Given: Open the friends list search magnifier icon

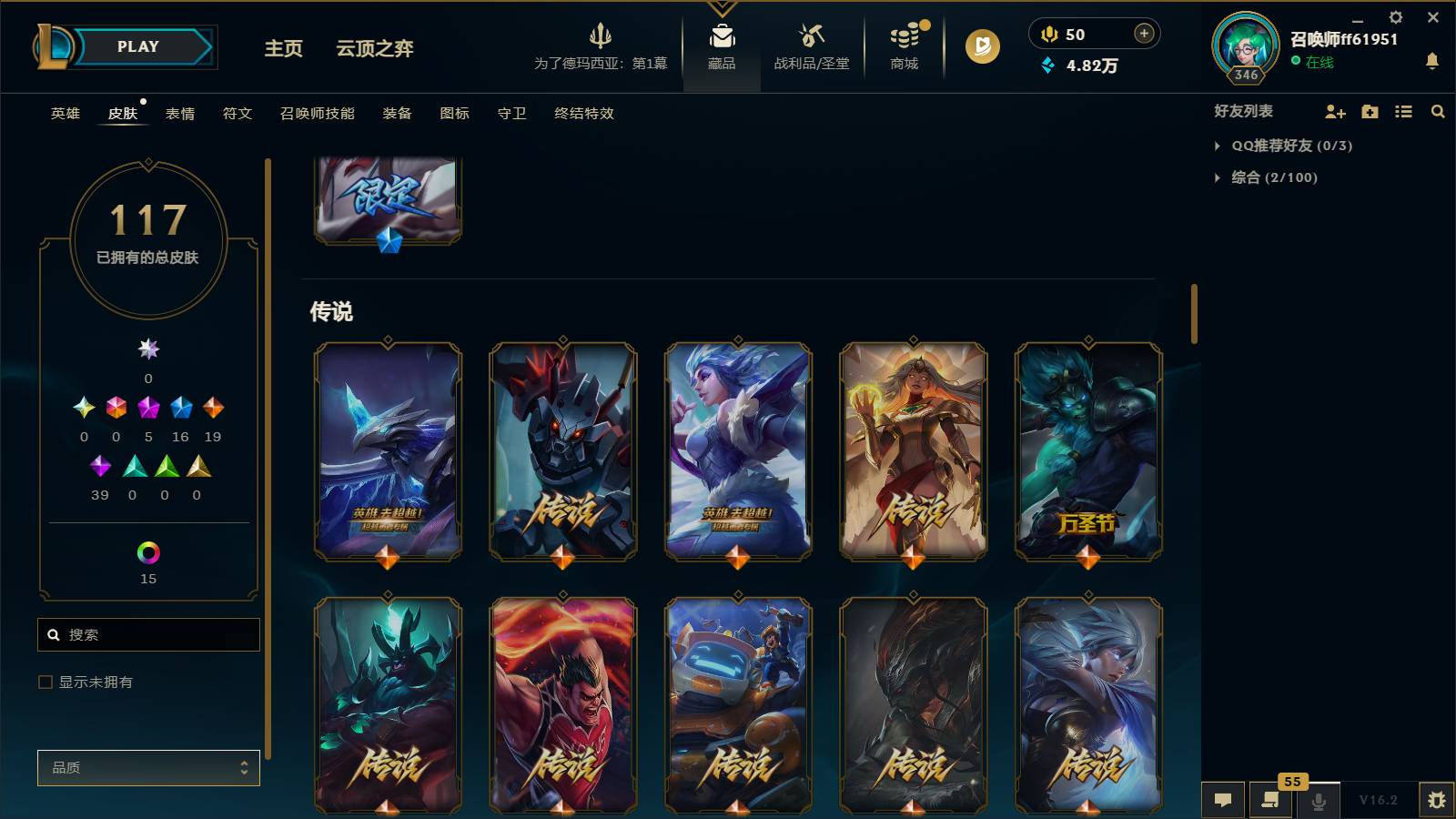Looking at the screenshot, I should coord(1438,111).
